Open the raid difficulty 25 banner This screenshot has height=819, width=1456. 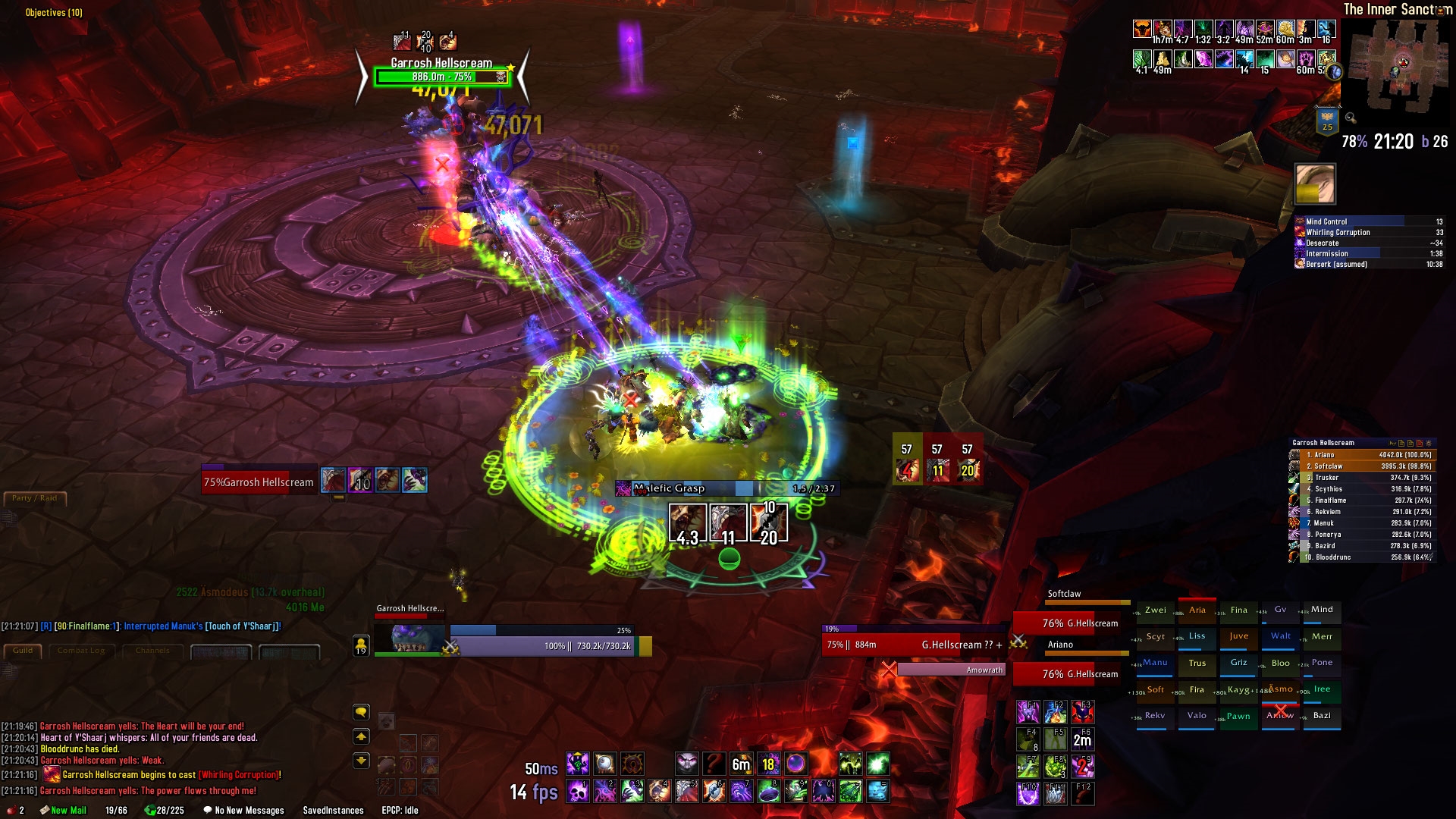(1327, 121)
